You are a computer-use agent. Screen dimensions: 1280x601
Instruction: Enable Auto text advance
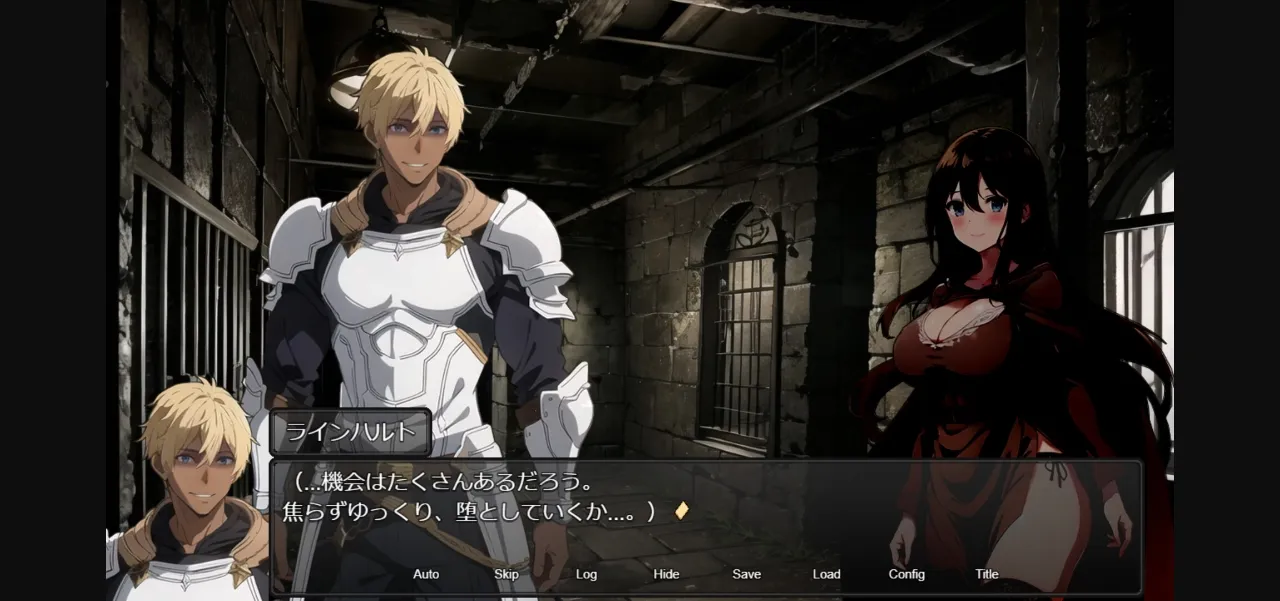[x=426, y=574]
